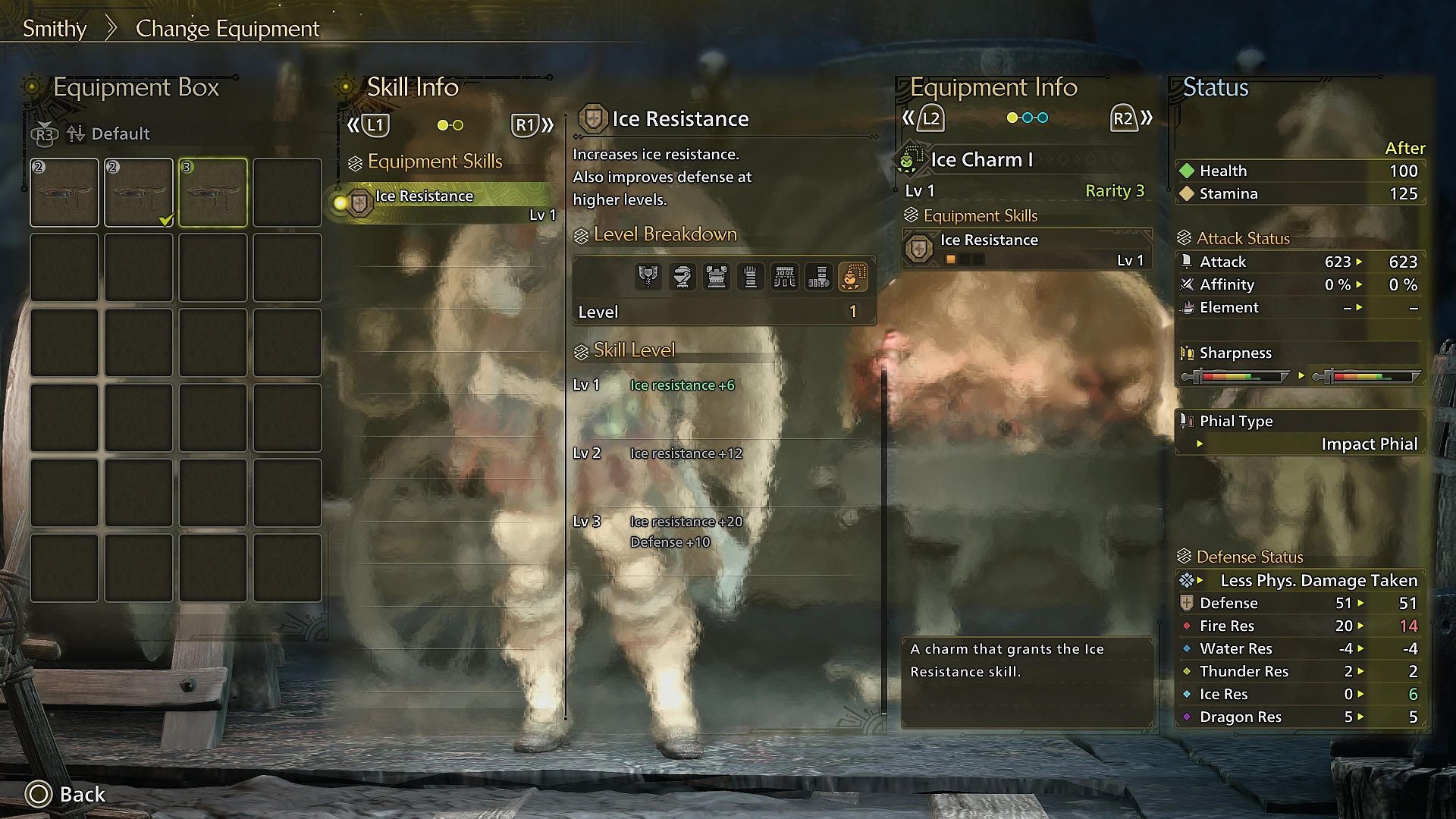Select the highlighted charm slot in Equipment Box
Screen dimensions: 1456x819
[x=213, y=192]
